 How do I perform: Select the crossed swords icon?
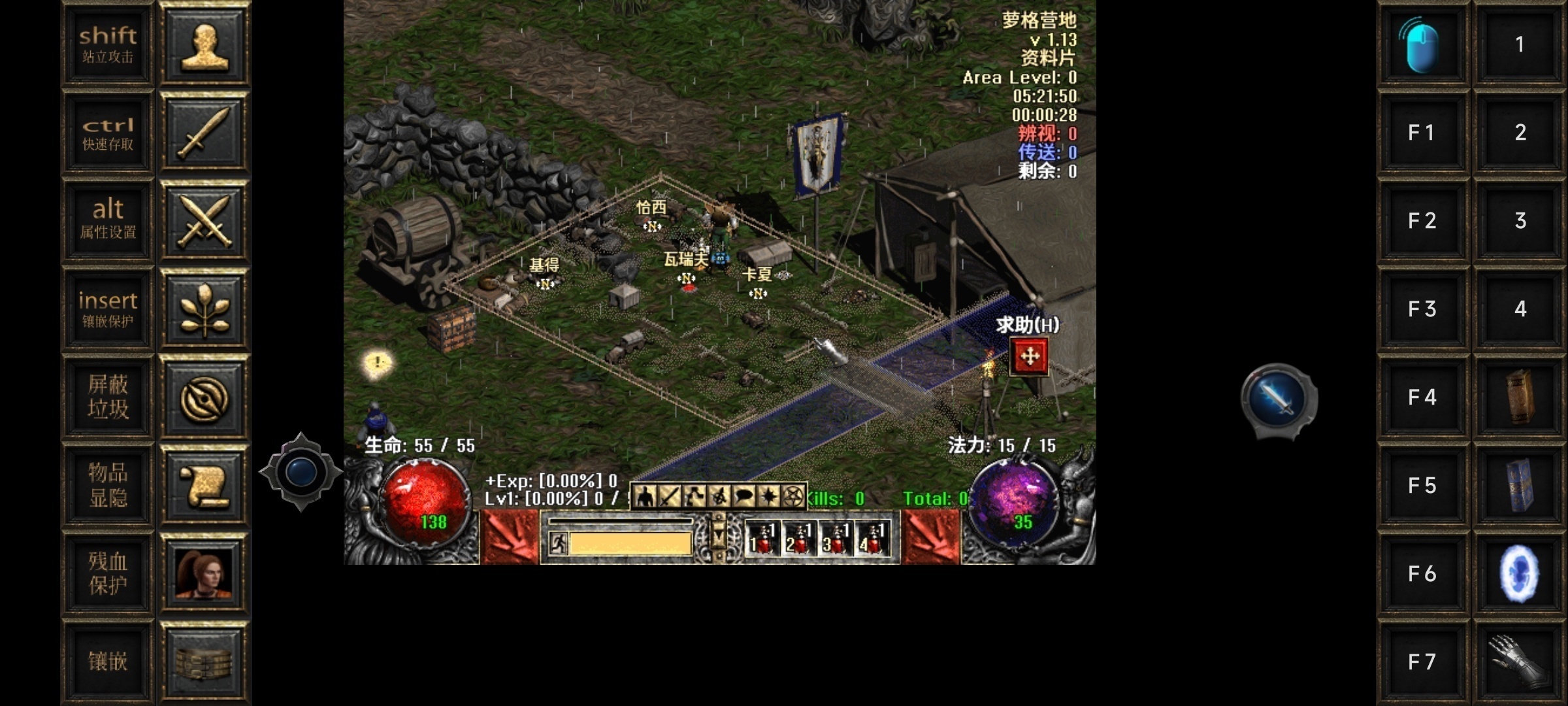tap(204, 220)
